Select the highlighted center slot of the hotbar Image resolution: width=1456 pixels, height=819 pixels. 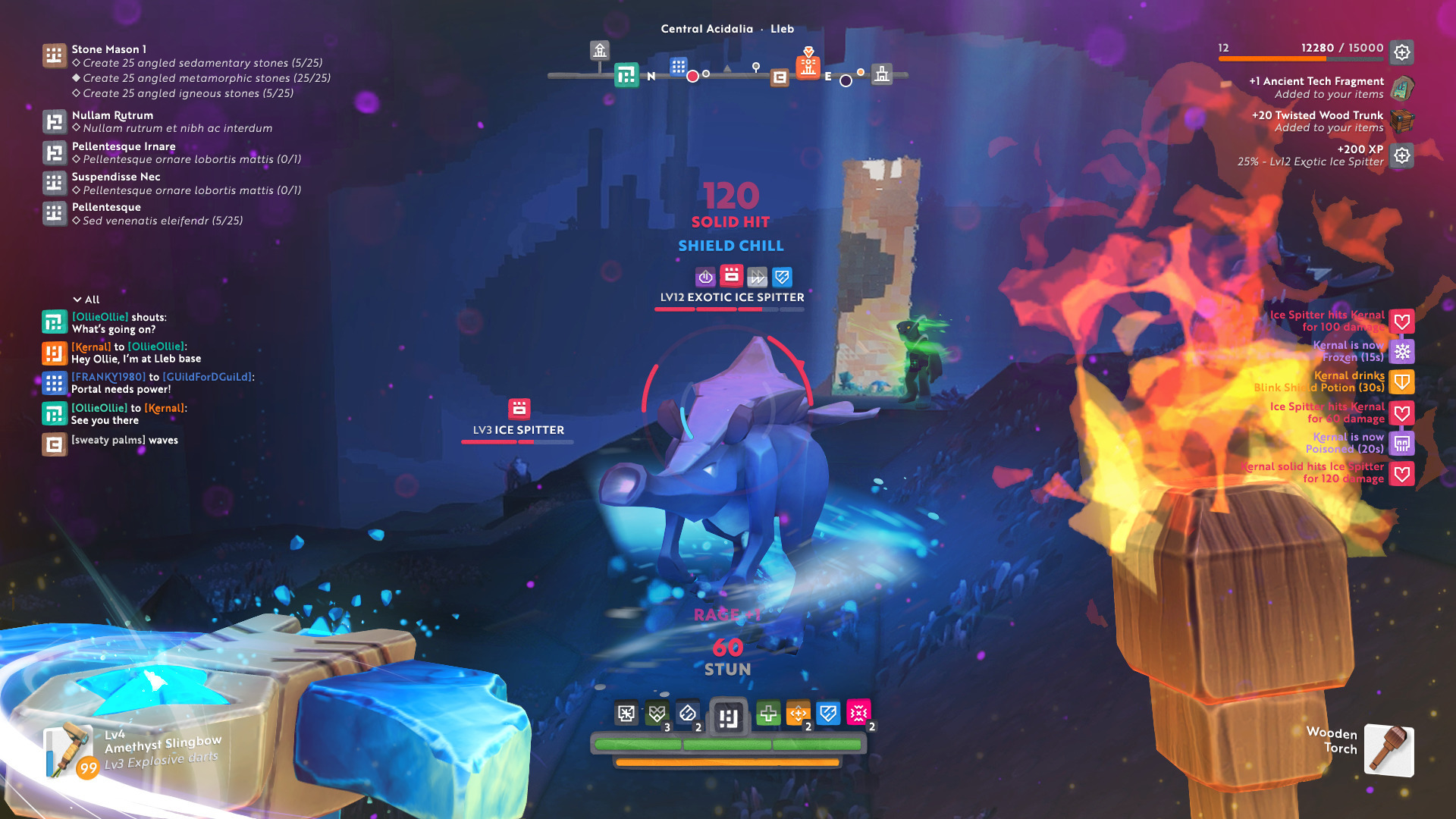[x=727, y=714]
